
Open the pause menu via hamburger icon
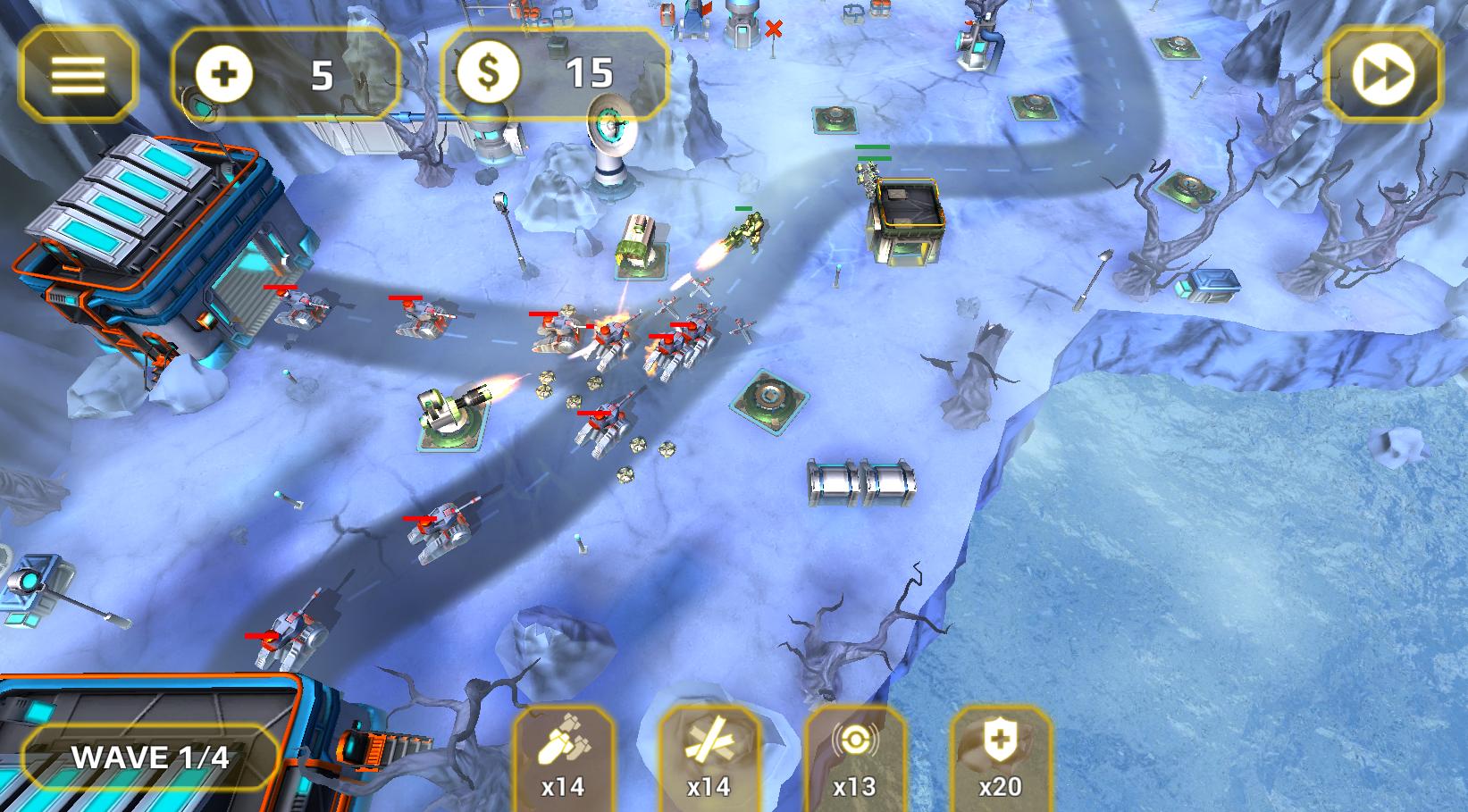coord(80,75)
